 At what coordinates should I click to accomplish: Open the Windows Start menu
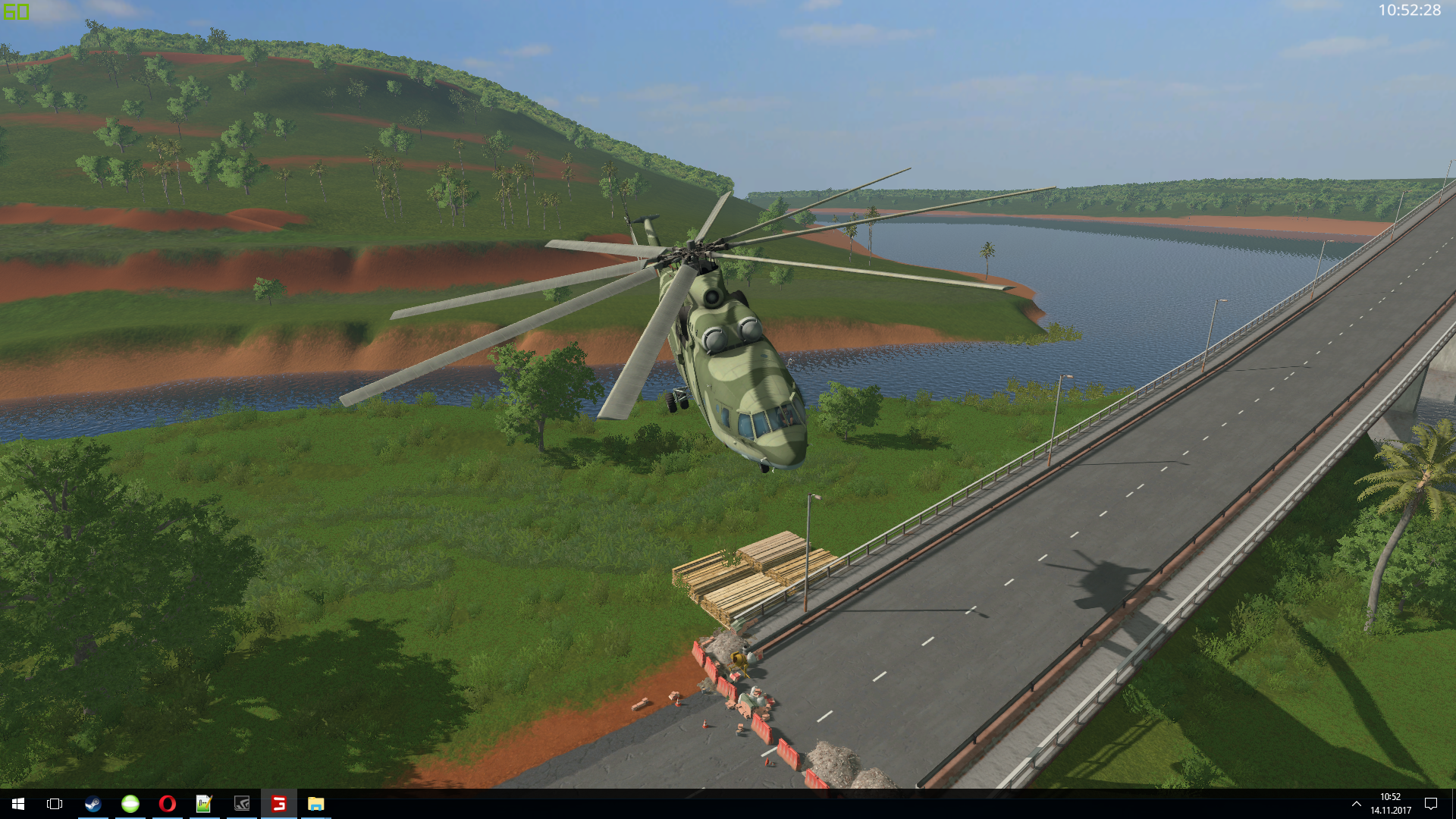[18, 804]
